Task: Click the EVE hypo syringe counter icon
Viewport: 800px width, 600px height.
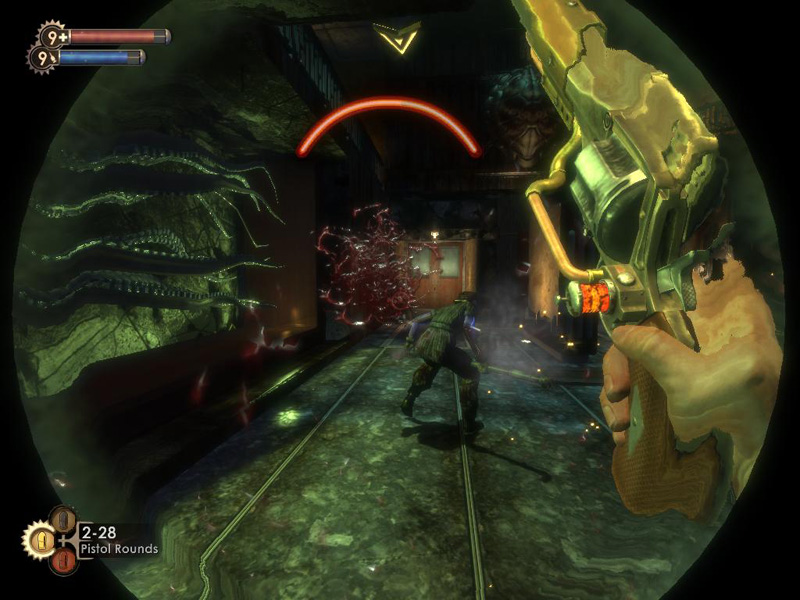Action: [x=42, y=59]
